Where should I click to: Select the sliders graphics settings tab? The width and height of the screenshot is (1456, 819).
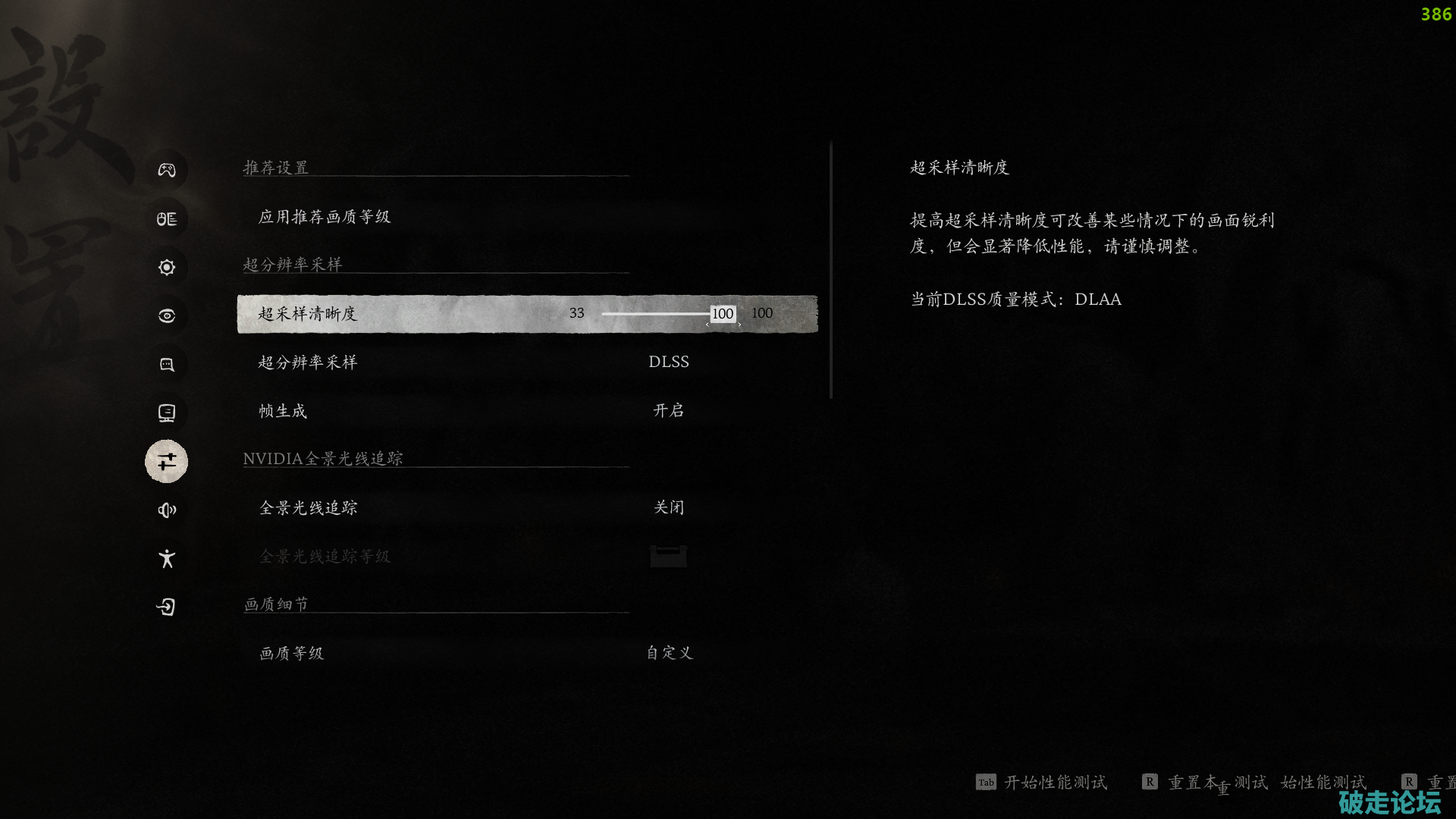coord(167,461)
